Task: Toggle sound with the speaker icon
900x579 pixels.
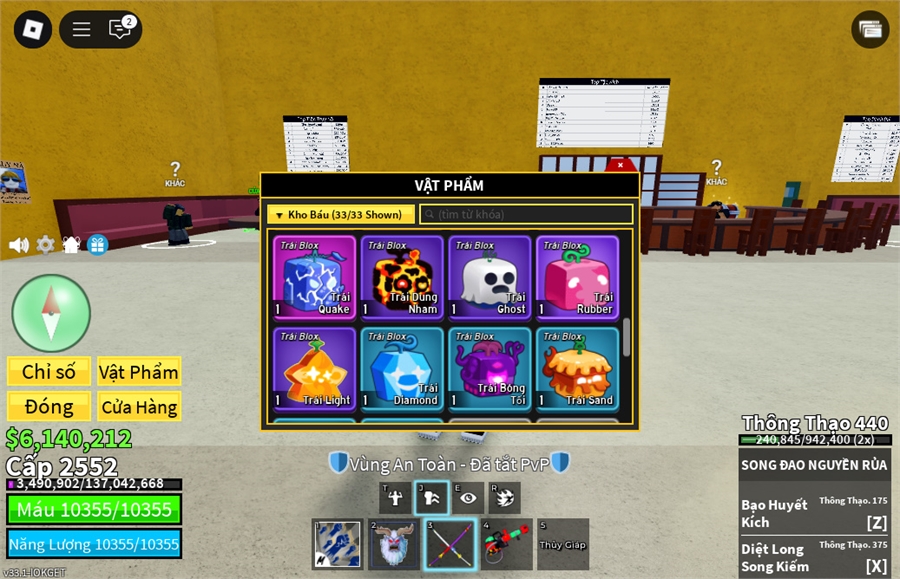Action: [x=19, y=245]
